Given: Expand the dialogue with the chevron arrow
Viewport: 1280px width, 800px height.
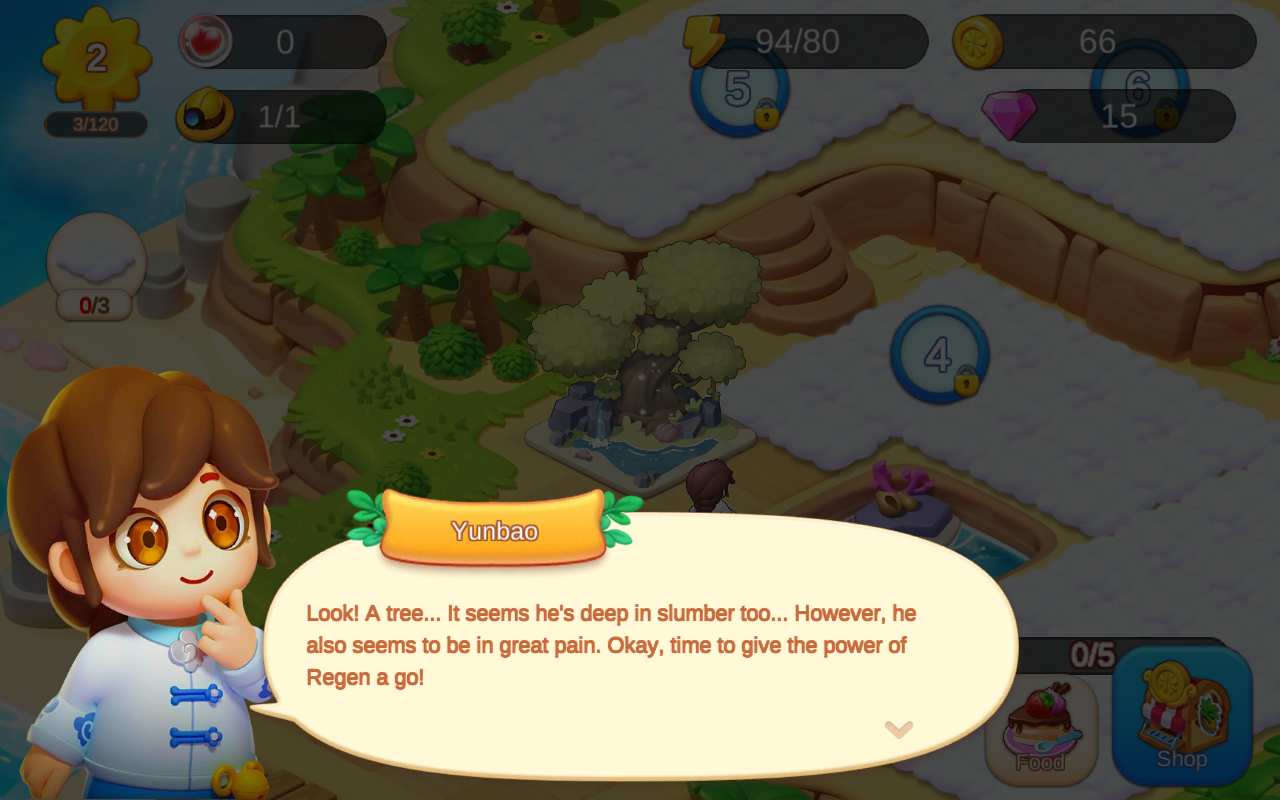Looking at the screenshot, I should coord(901,732).
